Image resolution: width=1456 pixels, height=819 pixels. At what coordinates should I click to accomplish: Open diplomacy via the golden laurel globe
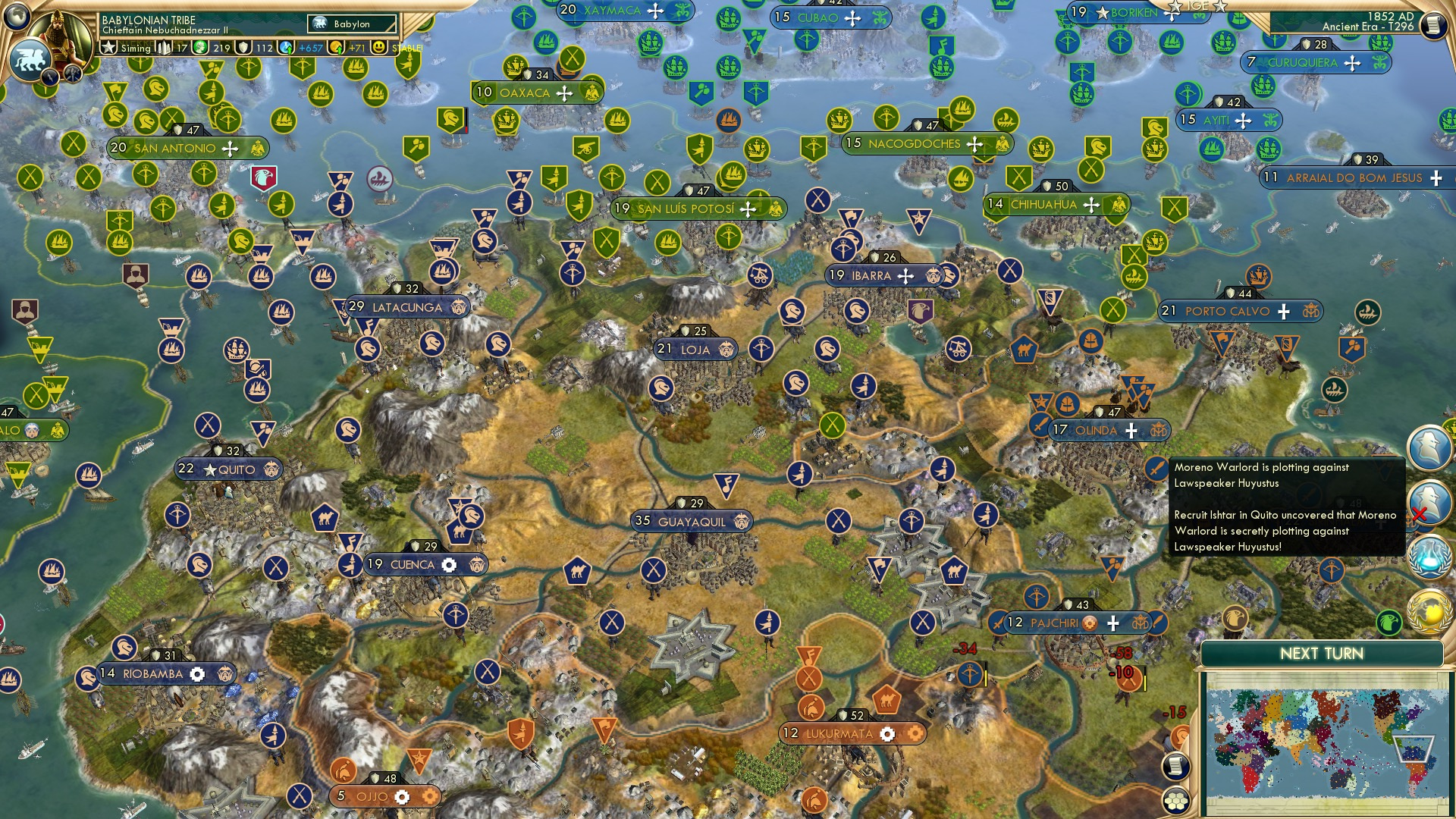coord(1428,611)
